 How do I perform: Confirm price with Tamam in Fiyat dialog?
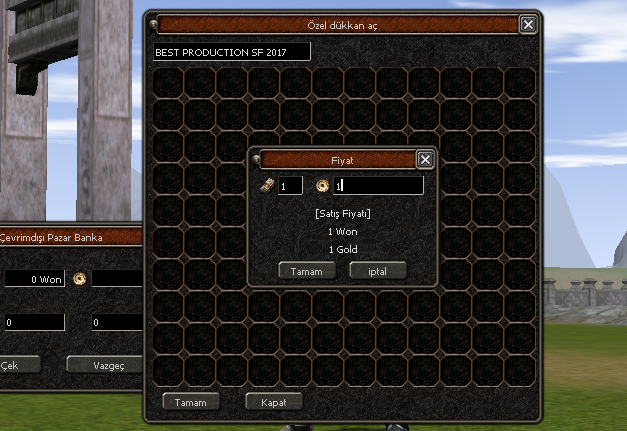point(306,271)
